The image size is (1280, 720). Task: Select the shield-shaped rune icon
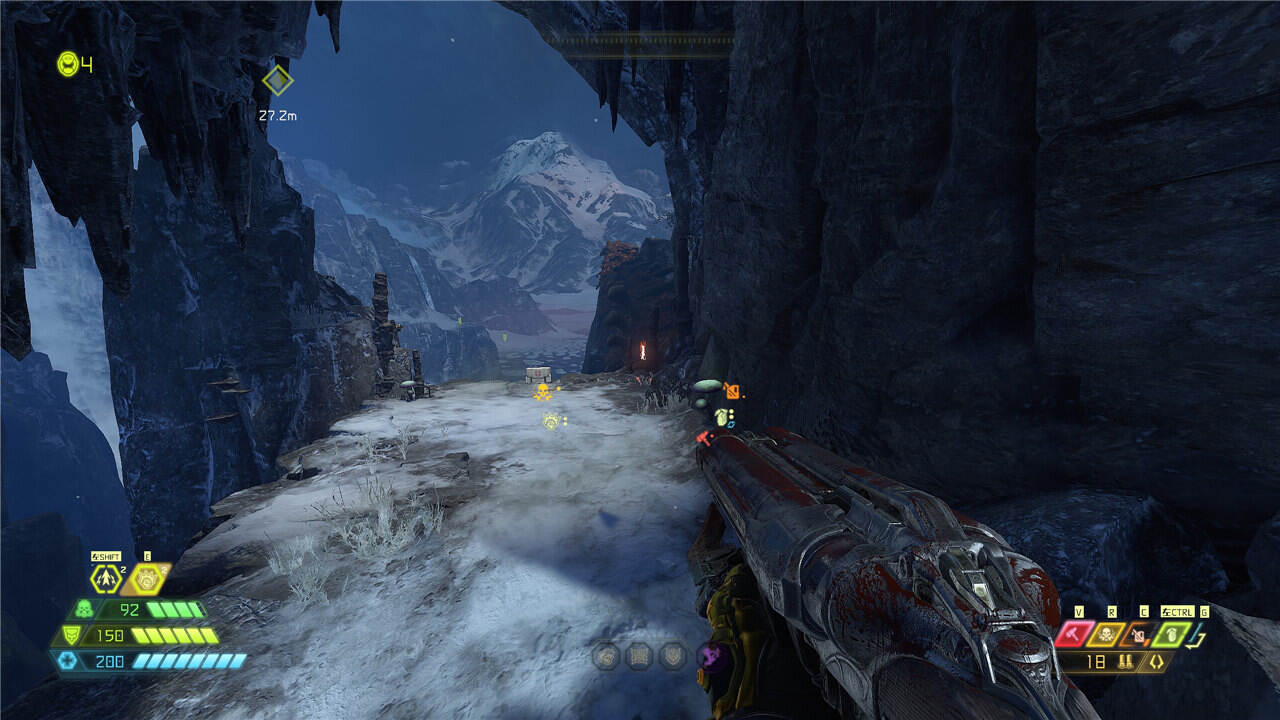[673, 656]
